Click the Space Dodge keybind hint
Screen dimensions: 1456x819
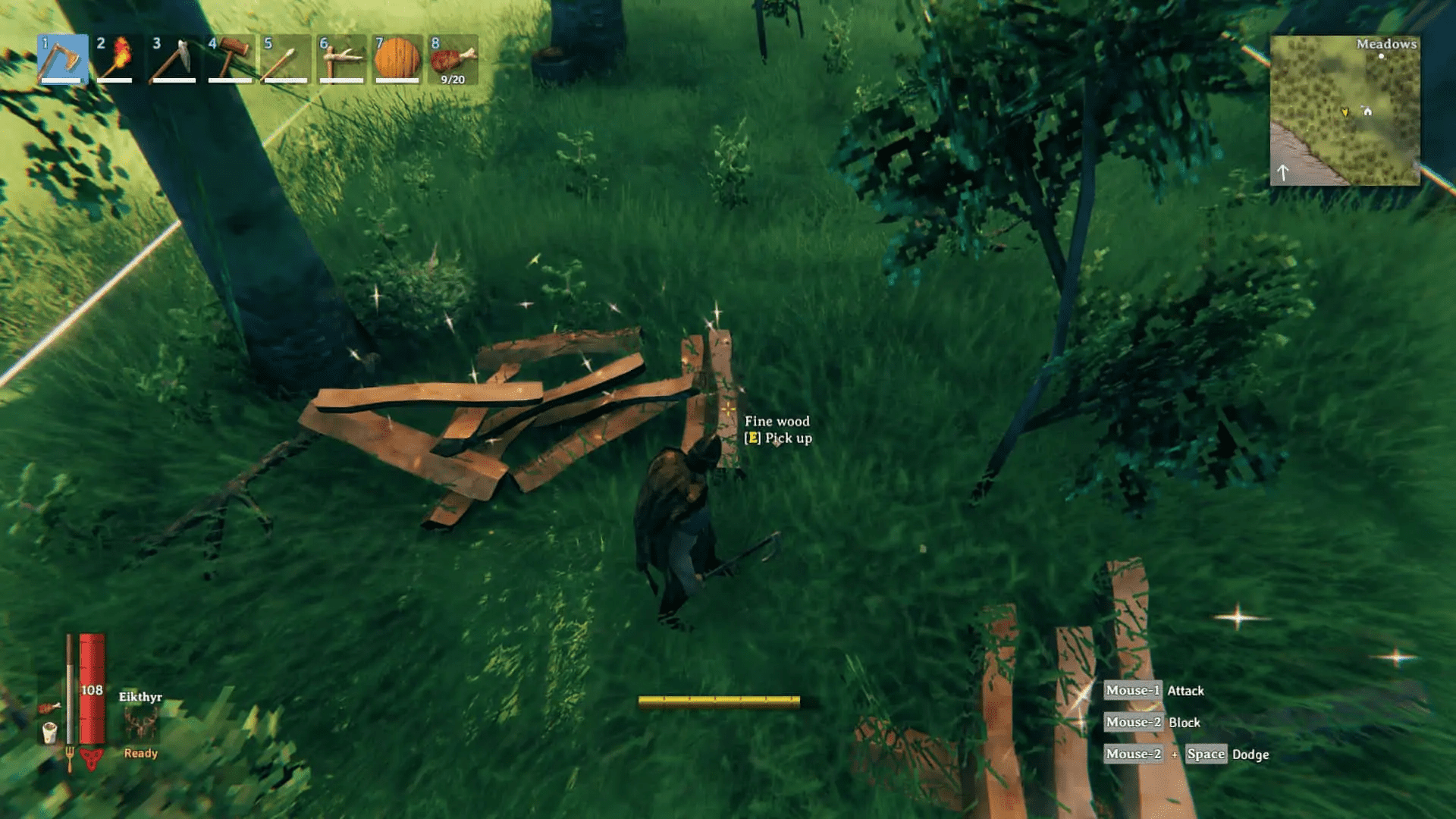coord(1206,754)
